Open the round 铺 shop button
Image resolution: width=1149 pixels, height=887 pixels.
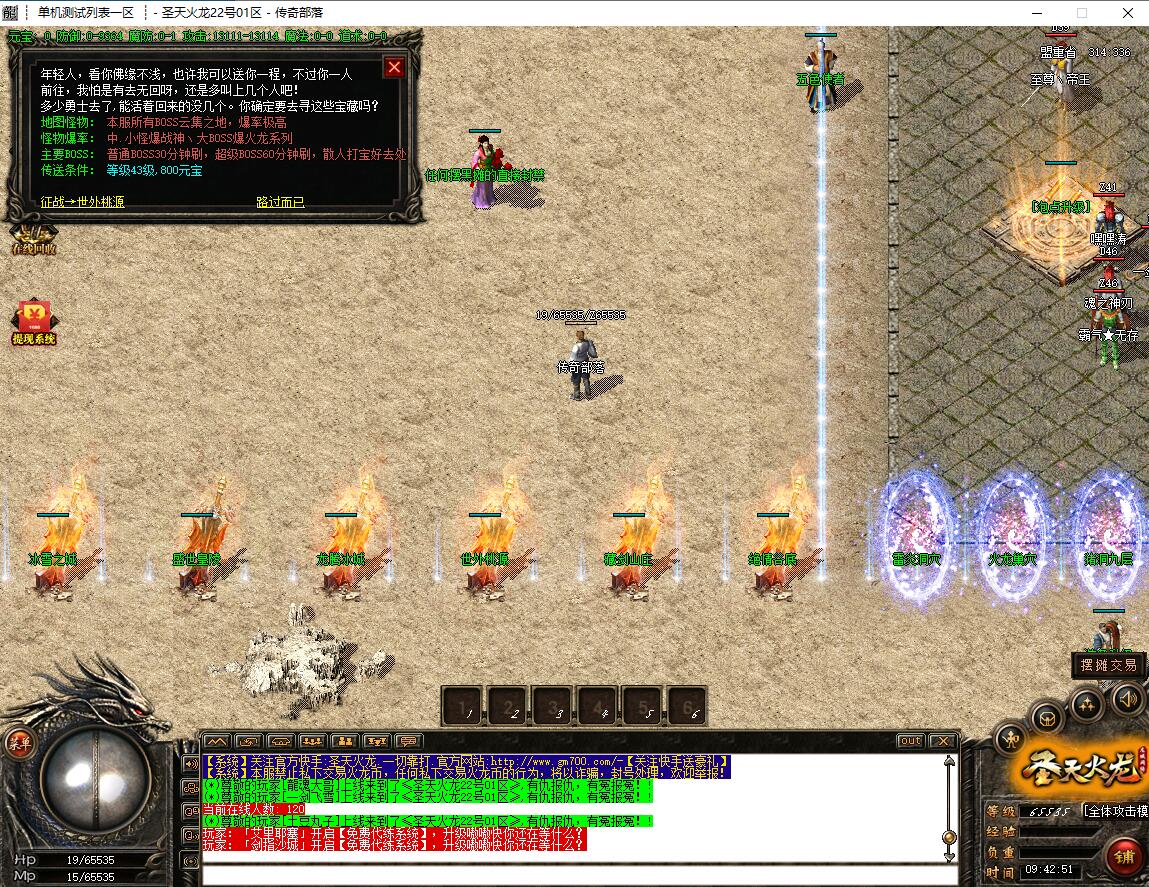click(1126, 857)
